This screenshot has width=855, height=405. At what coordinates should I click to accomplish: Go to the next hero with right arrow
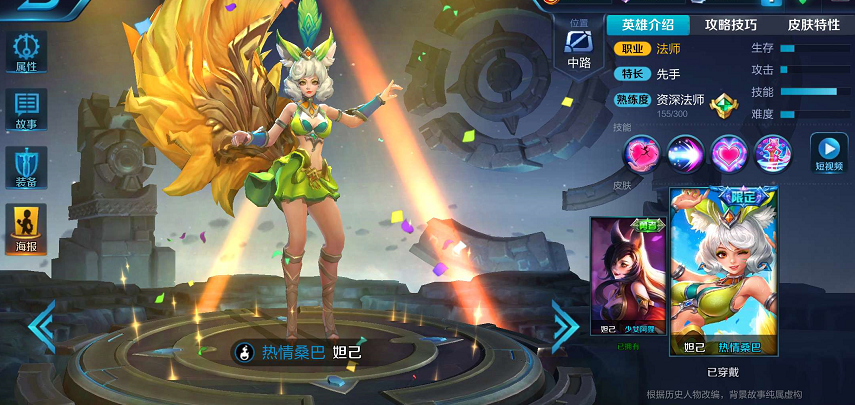click(x=565, y=326)
